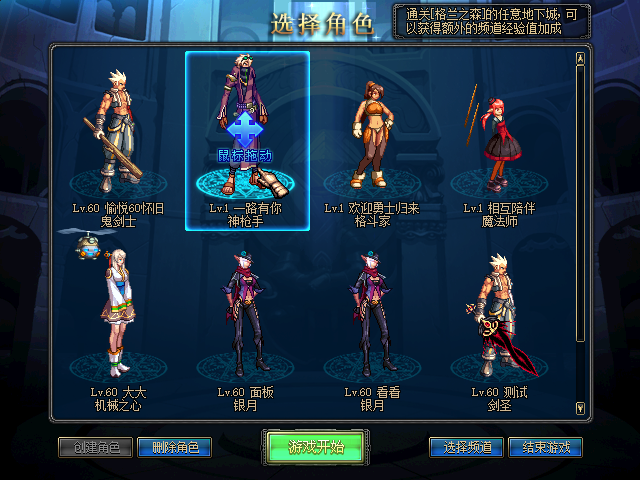
Task: Click the character list scroll-down arrow
Action: [580, 408]
